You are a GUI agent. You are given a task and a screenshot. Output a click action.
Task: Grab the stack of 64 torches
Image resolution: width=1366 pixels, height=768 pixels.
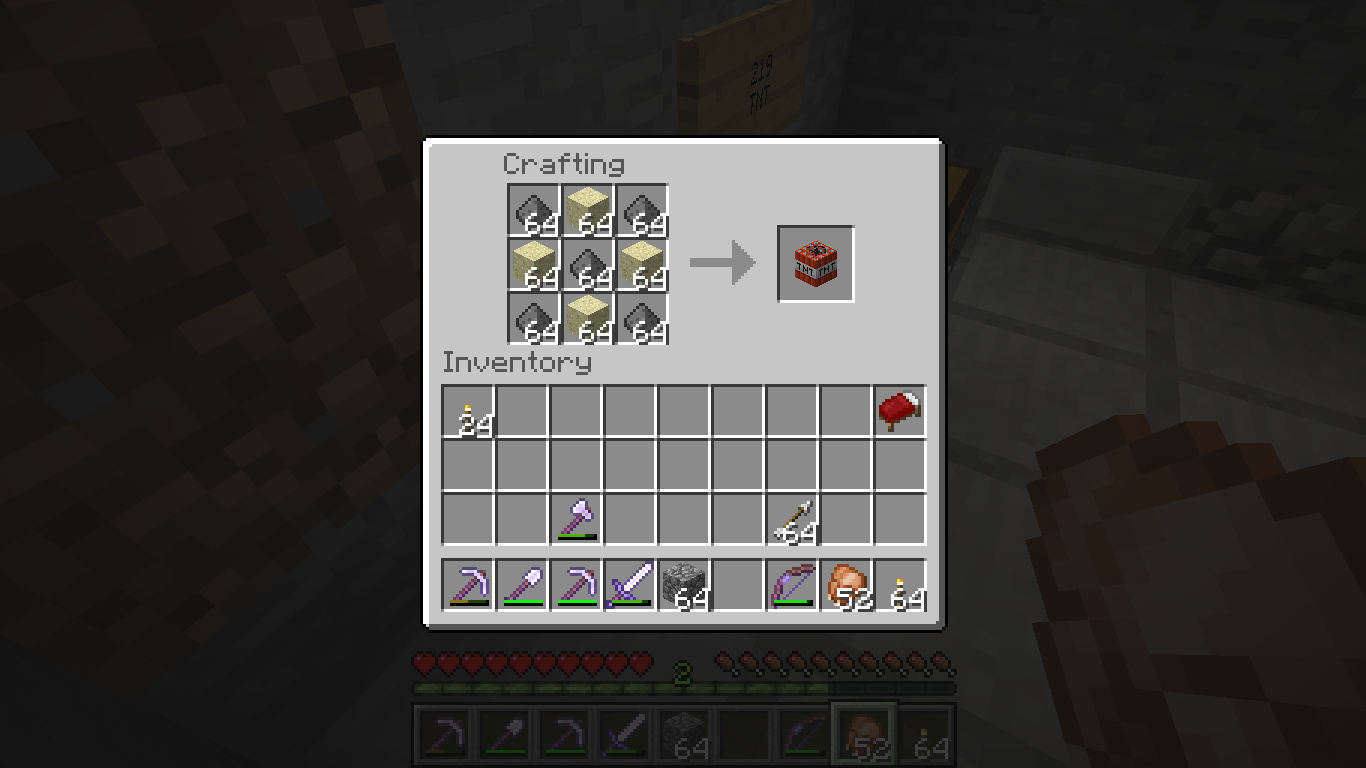[901, 585]
